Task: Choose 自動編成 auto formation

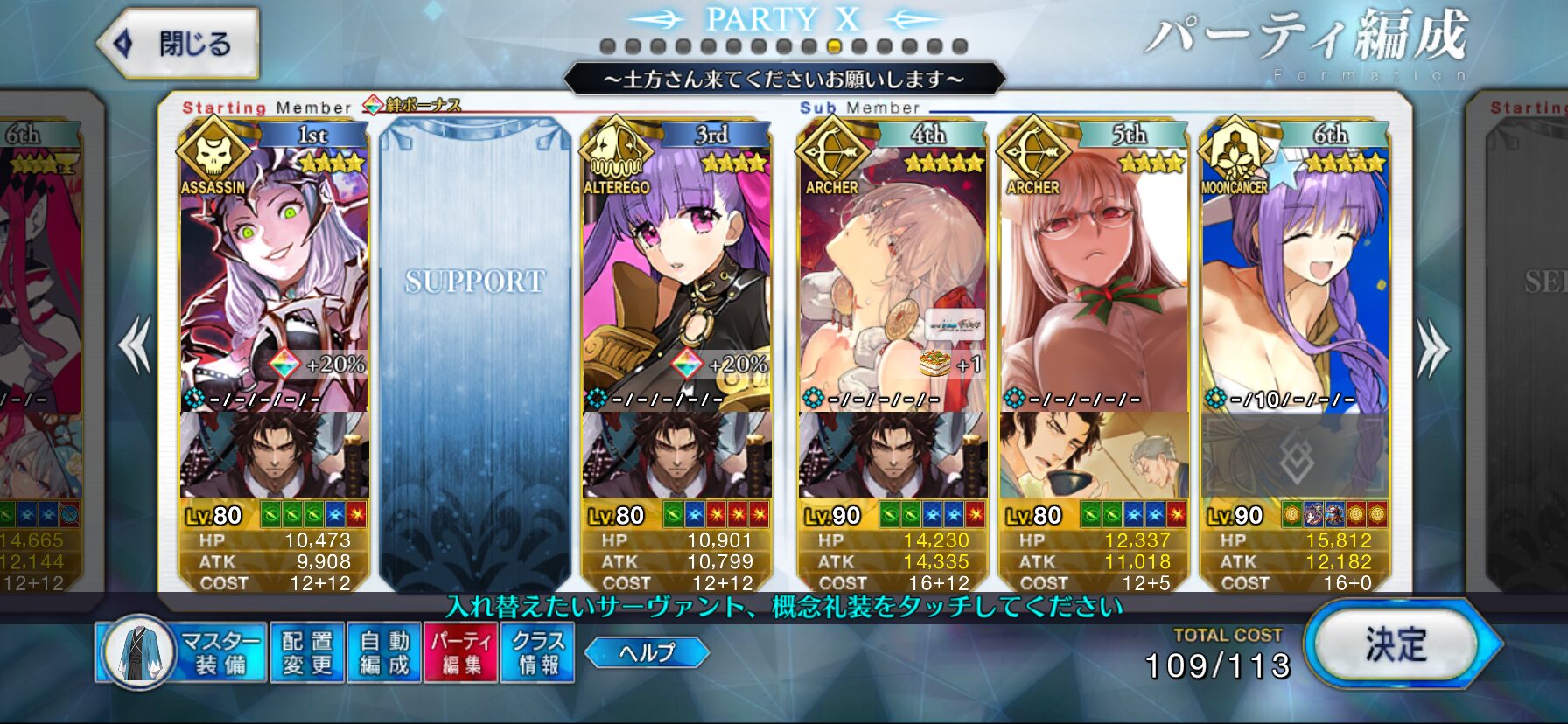Action: (384, 652)
